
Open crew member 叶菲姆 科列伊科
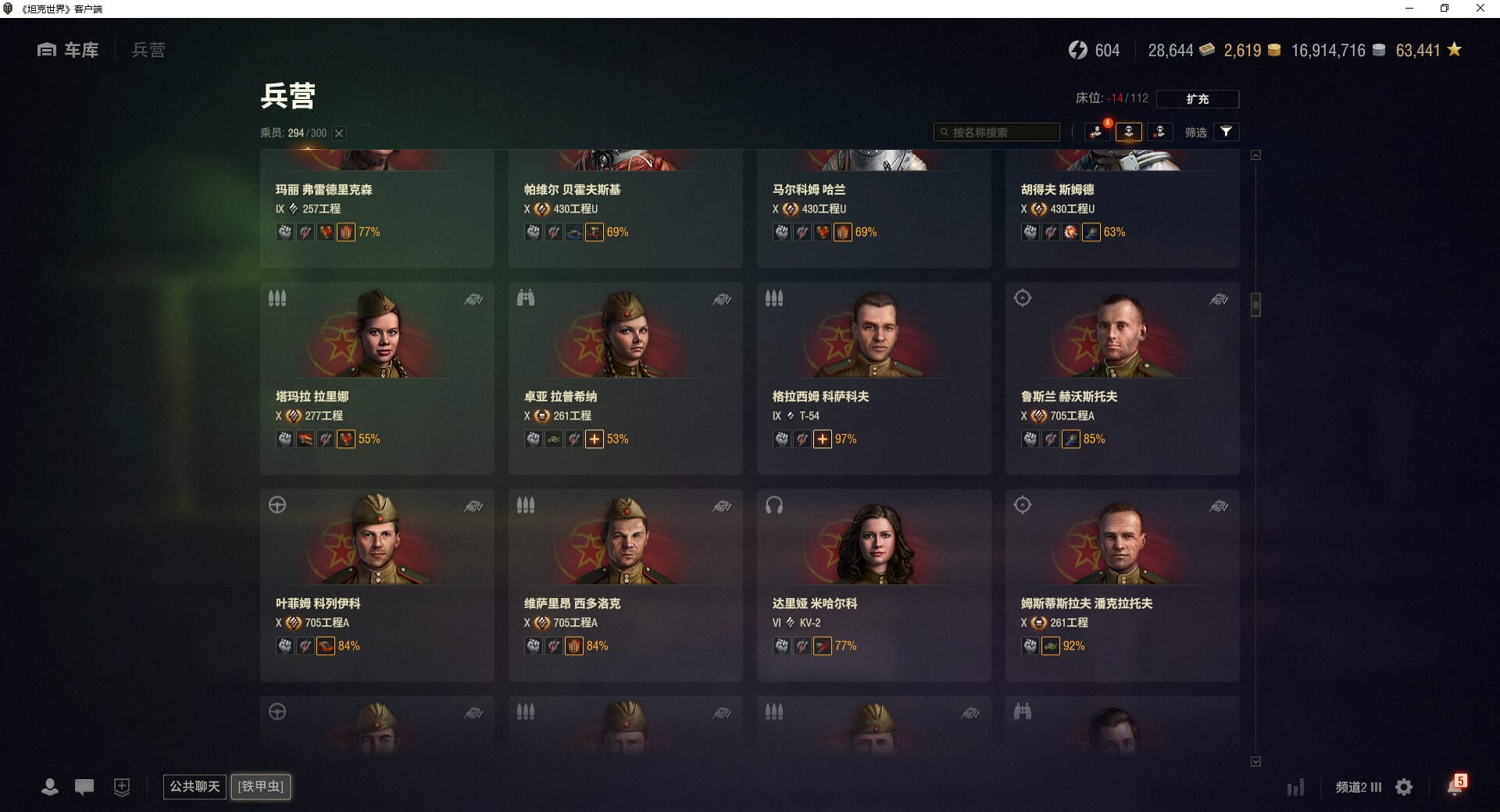coord(377,585)
